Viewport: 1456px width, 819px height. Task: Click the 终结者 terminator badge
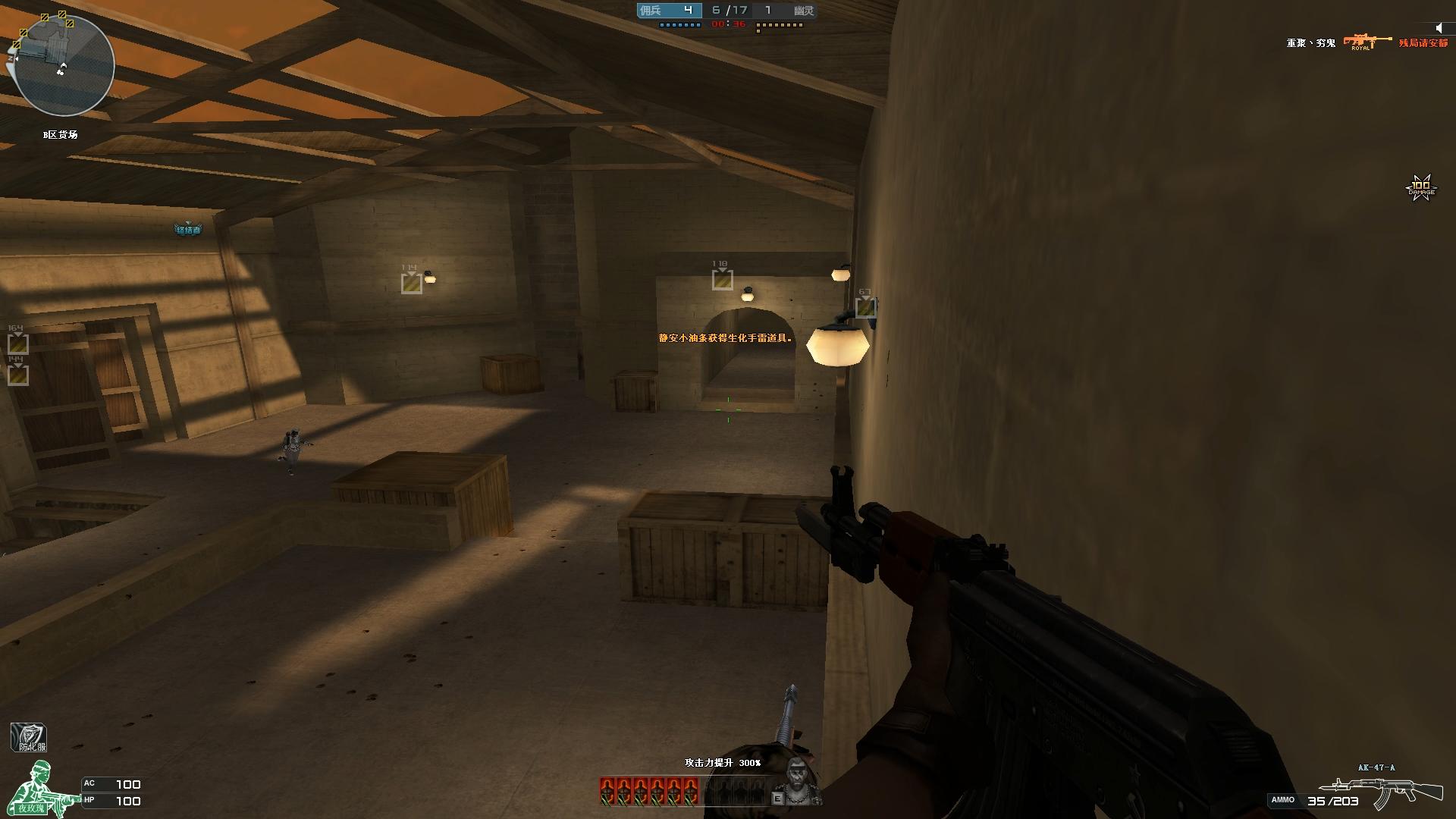click(x=188, y=229)
